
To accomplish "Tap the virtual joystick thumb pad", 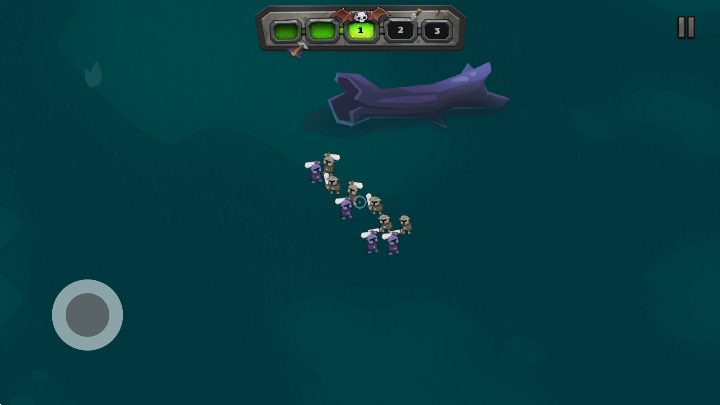I will [x=87, y=314].
